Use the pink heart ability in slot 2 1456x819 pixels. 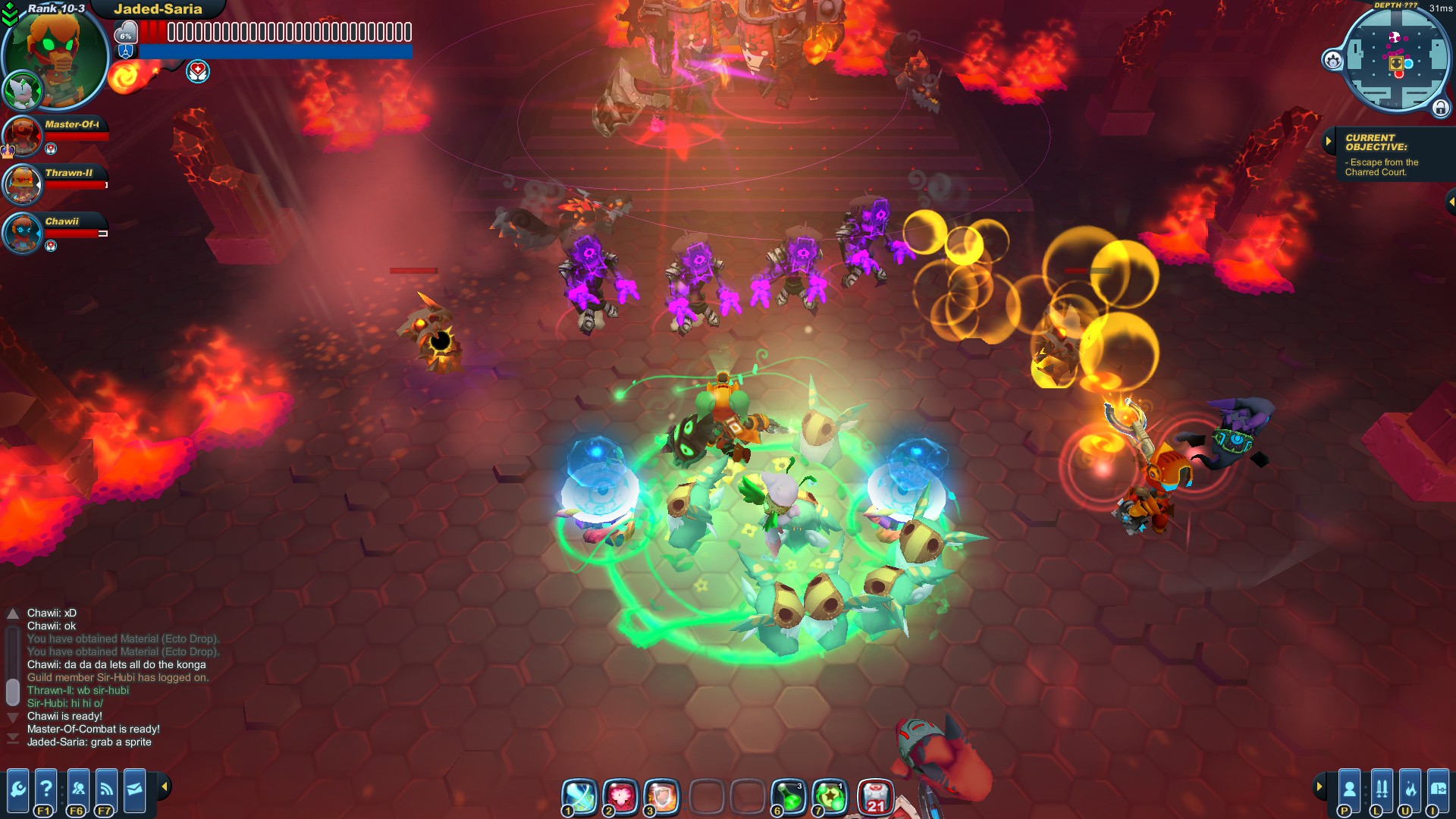(x=620, y=796)
